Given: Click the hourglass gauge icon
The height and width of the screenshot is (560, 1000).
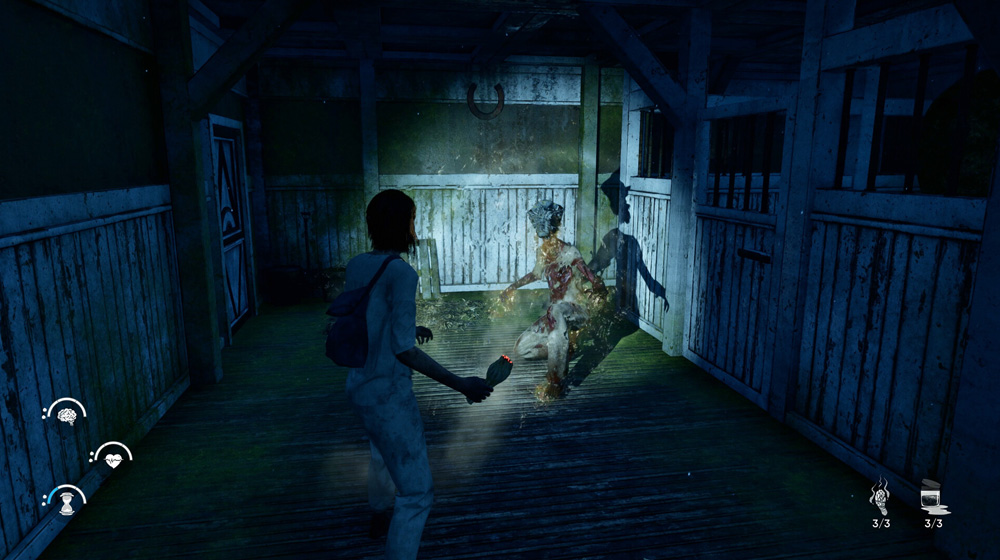Looking at the screenshot, I should tap(68, 500).
